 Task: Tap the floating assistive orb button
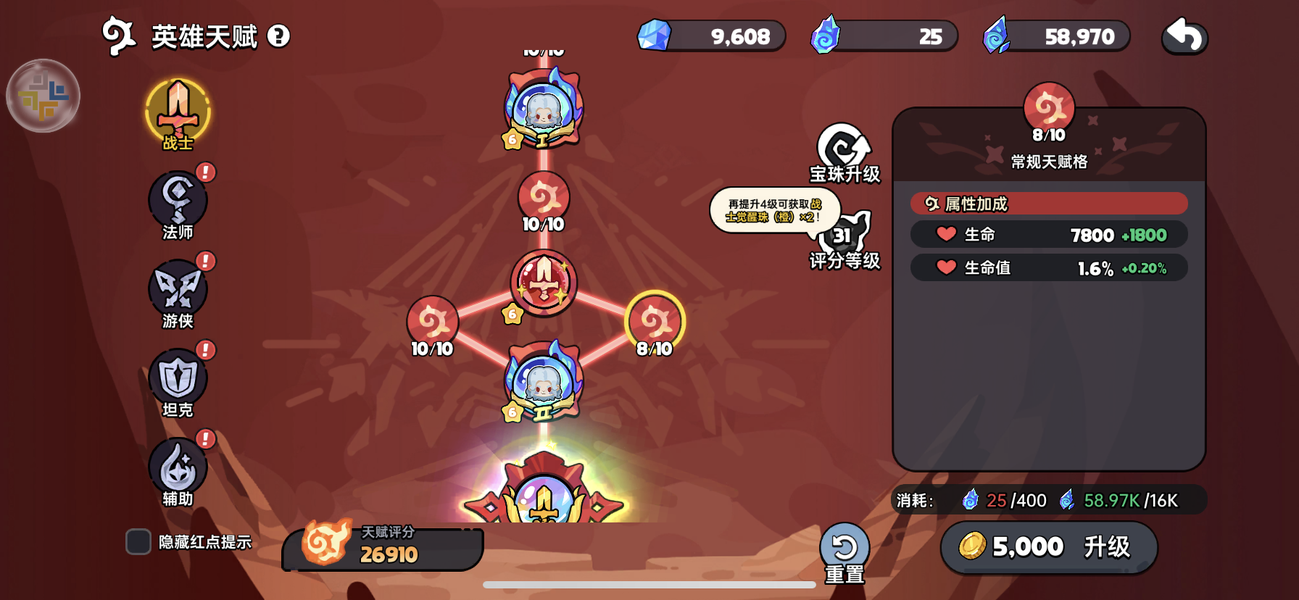[43, 96]
